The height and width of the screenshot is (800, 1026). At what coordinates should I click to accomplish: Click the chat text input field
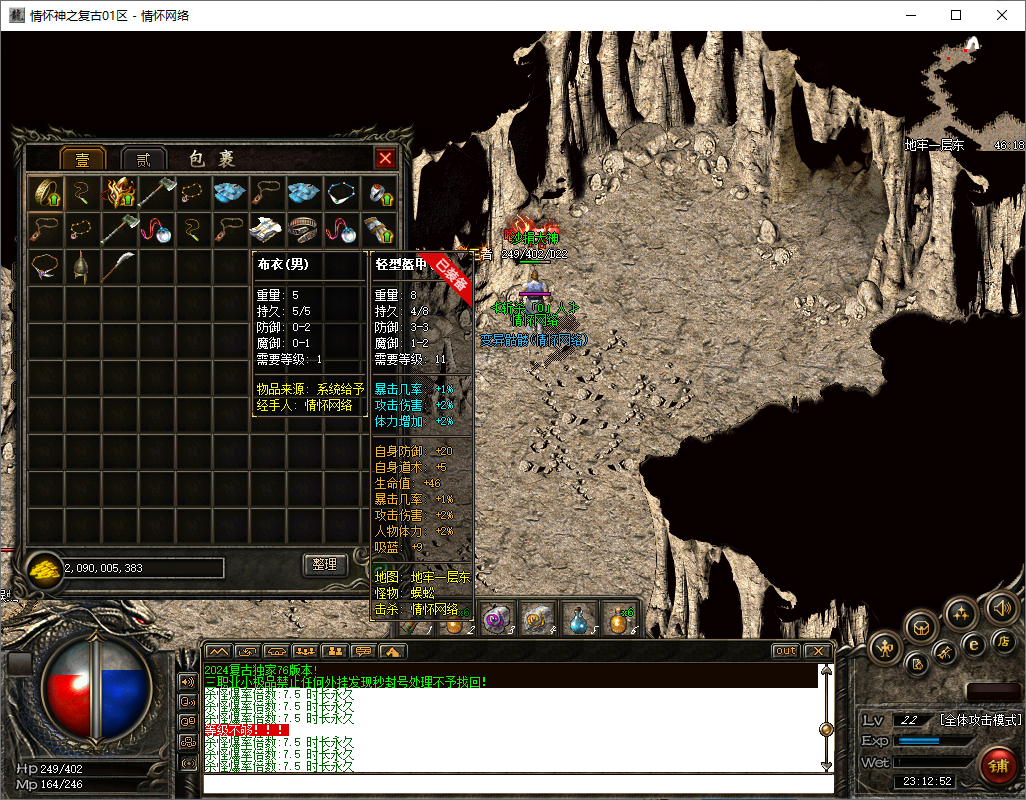[518, 784]
